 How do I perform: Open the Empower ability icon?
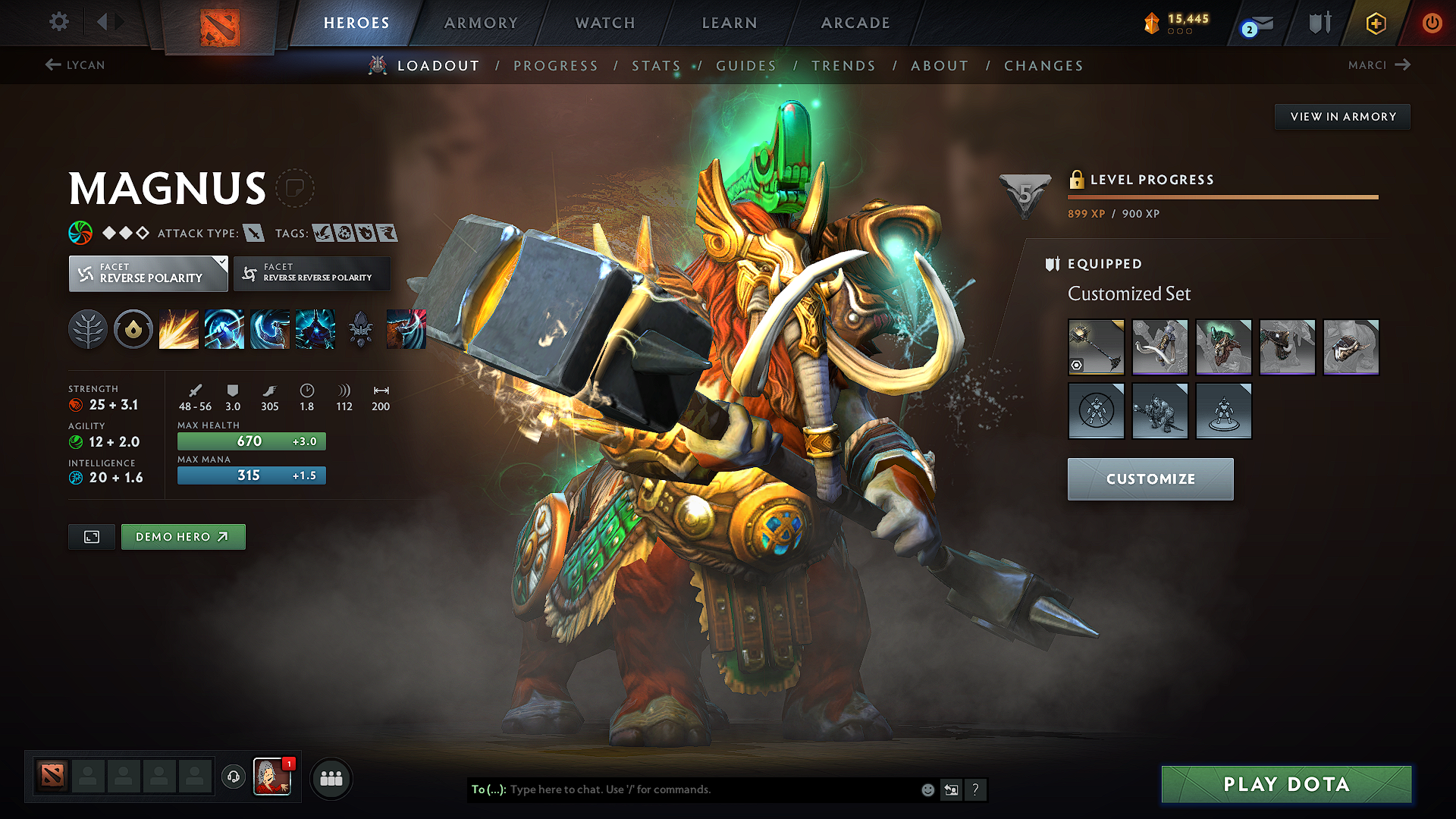224,328
